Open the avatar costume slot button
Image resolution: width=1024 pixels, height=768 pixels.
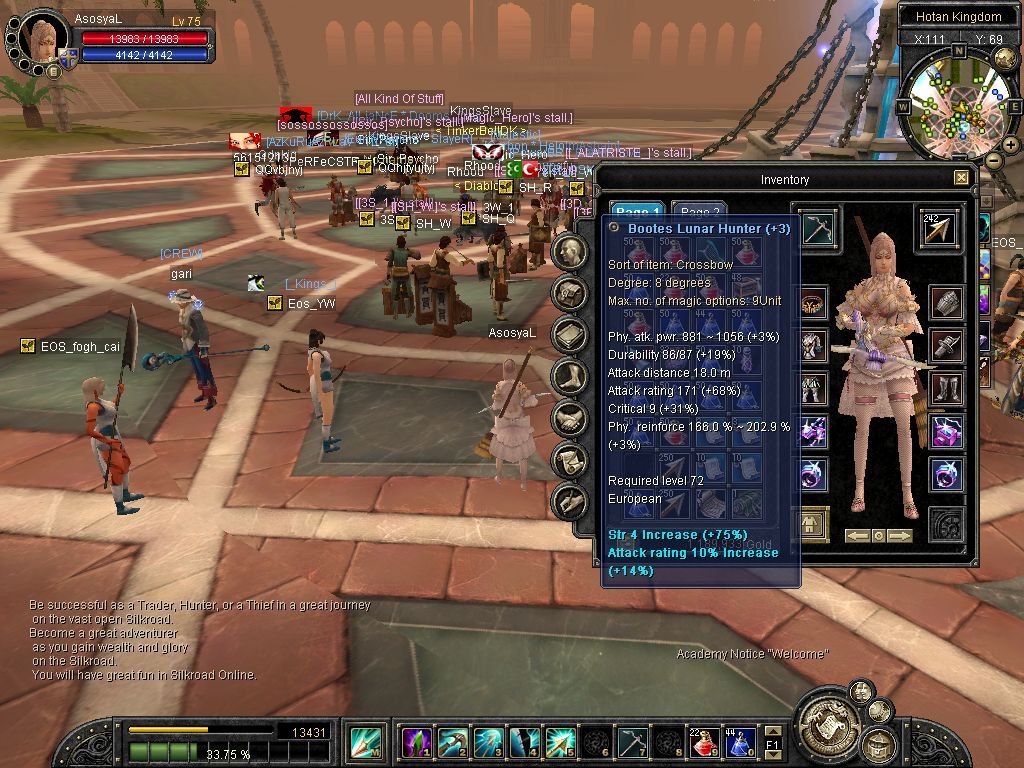click(x=811, y=523)
